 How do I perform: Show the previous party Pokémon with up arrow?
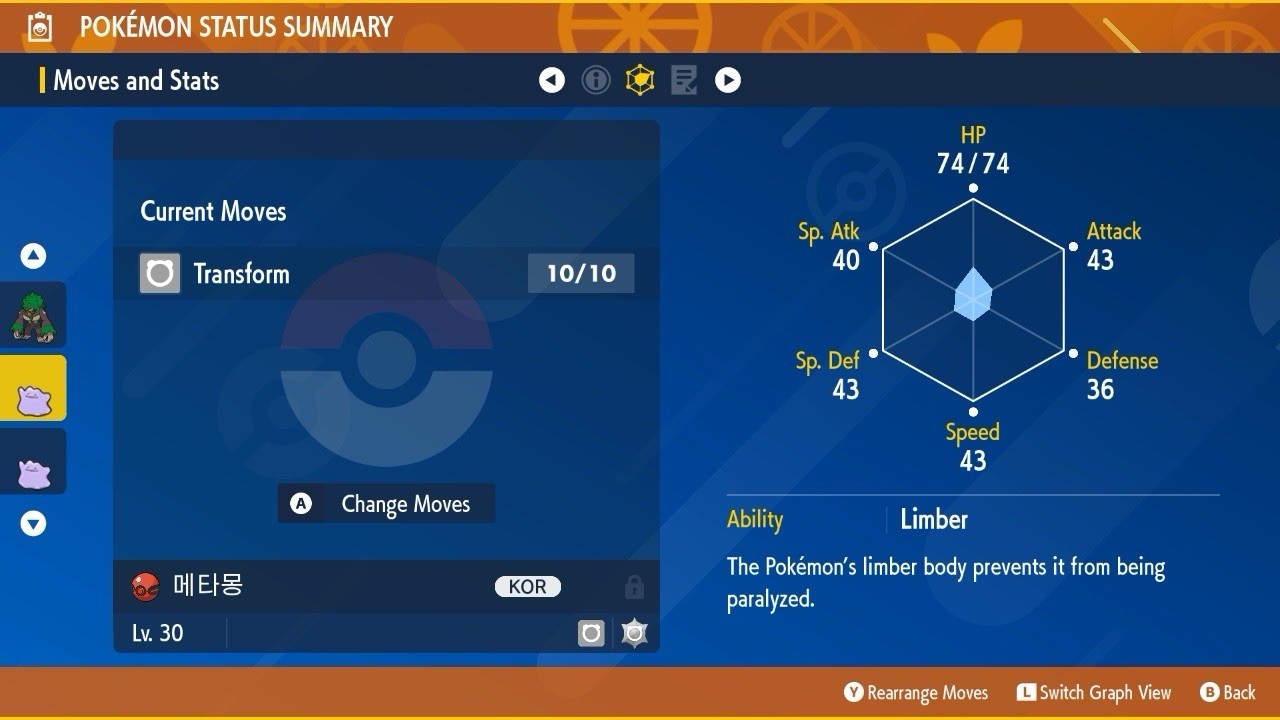pyautogui.click(x=33, y=256)
